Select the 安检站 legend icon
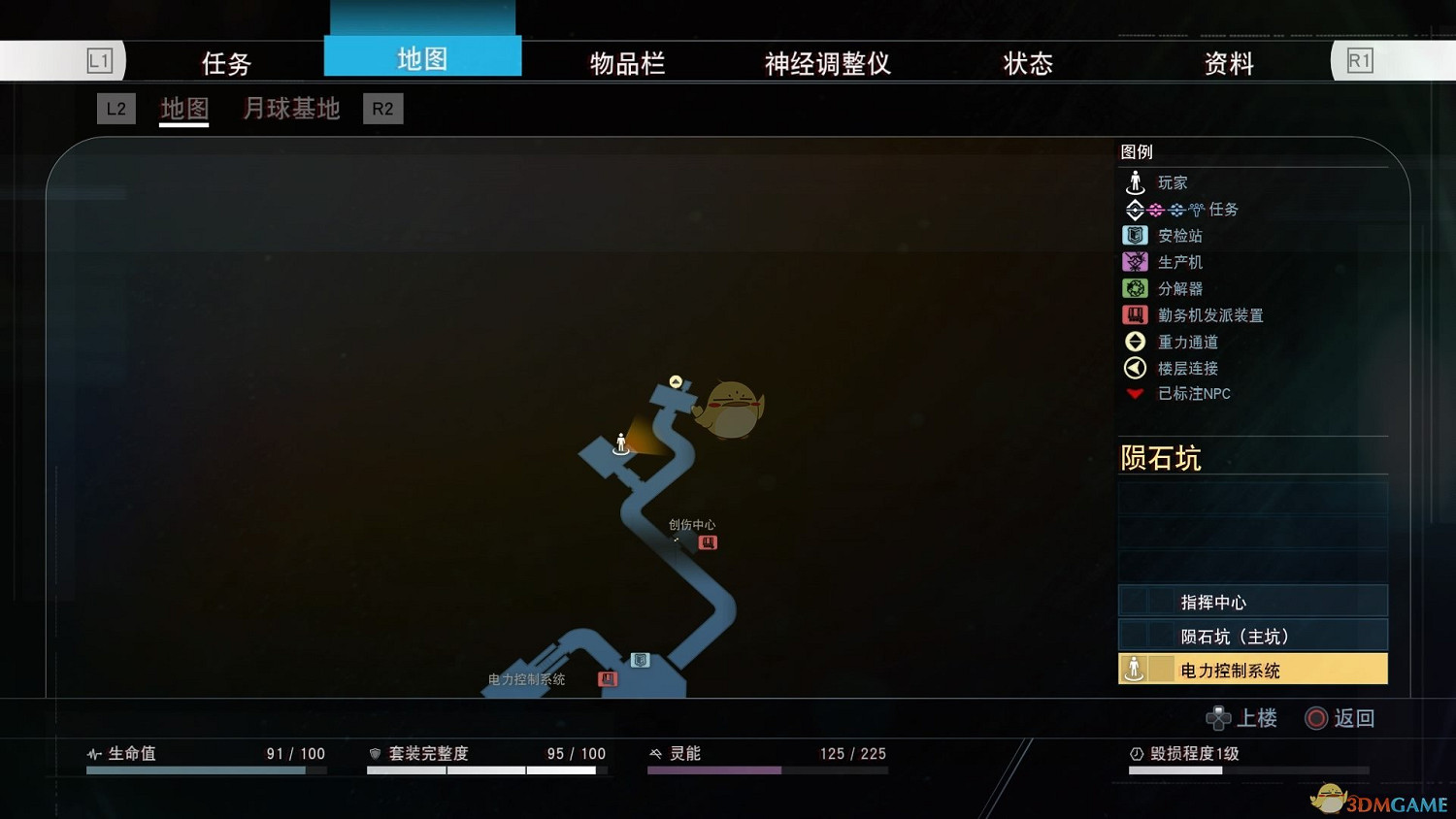1456x819 pixels. click(1135, 235)
